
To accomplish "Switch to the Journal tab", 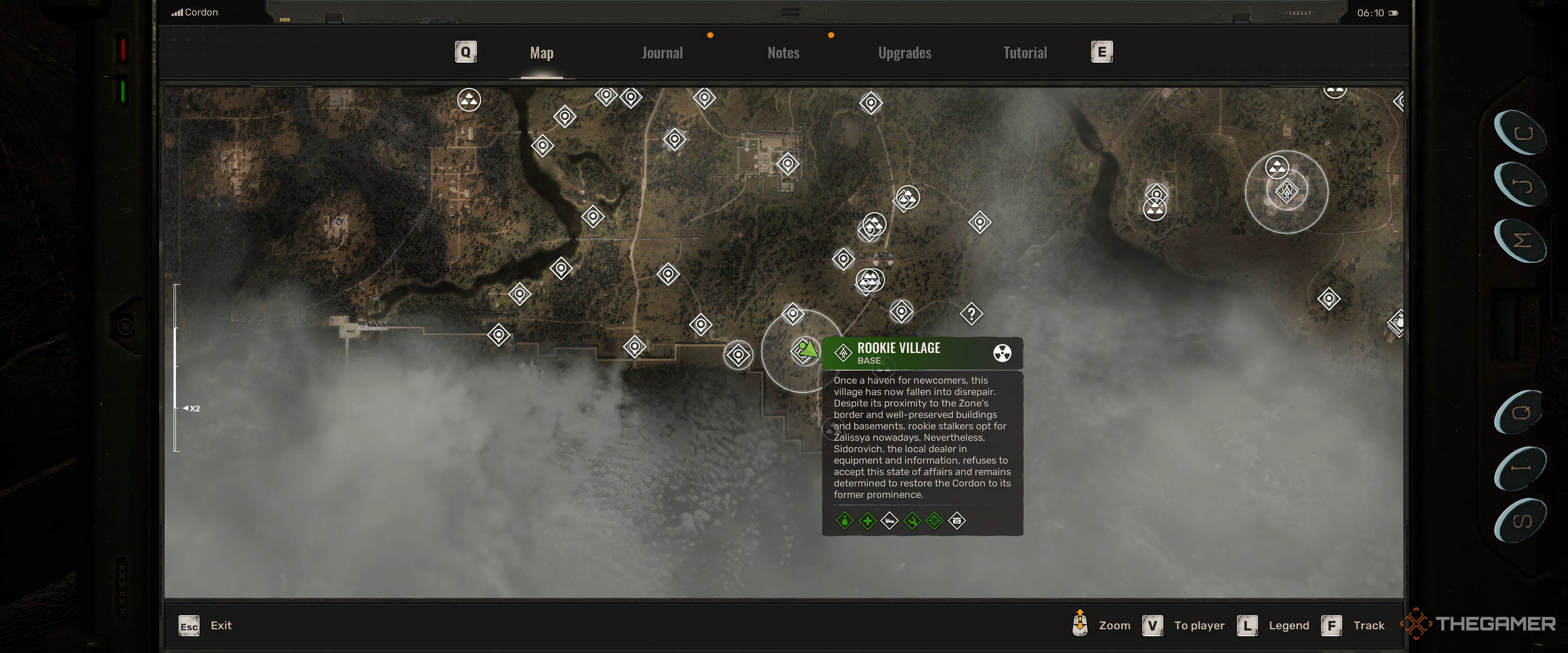I will tap(662, 53).
